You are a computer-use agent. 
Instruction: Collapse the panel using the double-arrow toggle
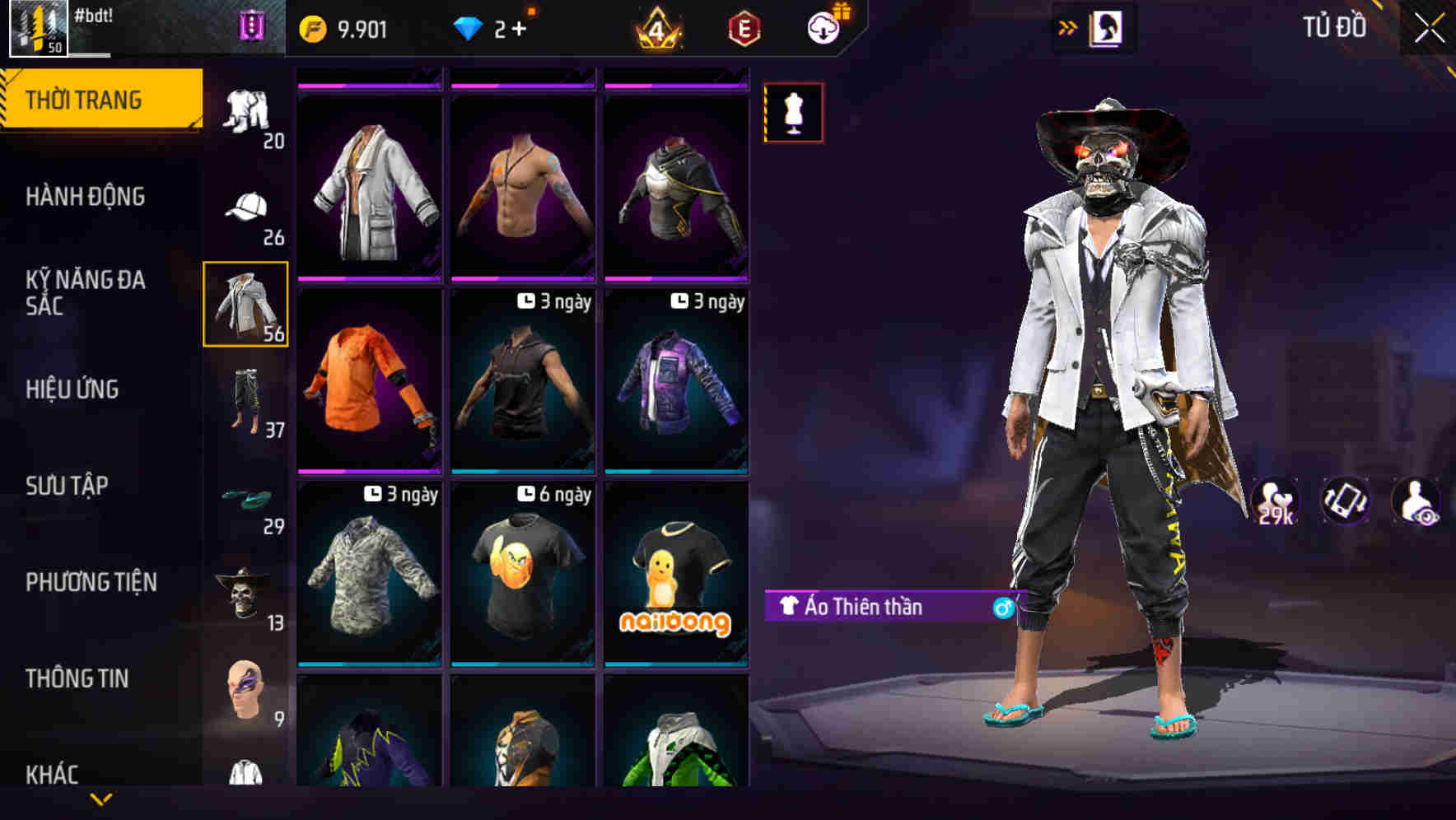pyautogui.click(x=1068, y=26)
